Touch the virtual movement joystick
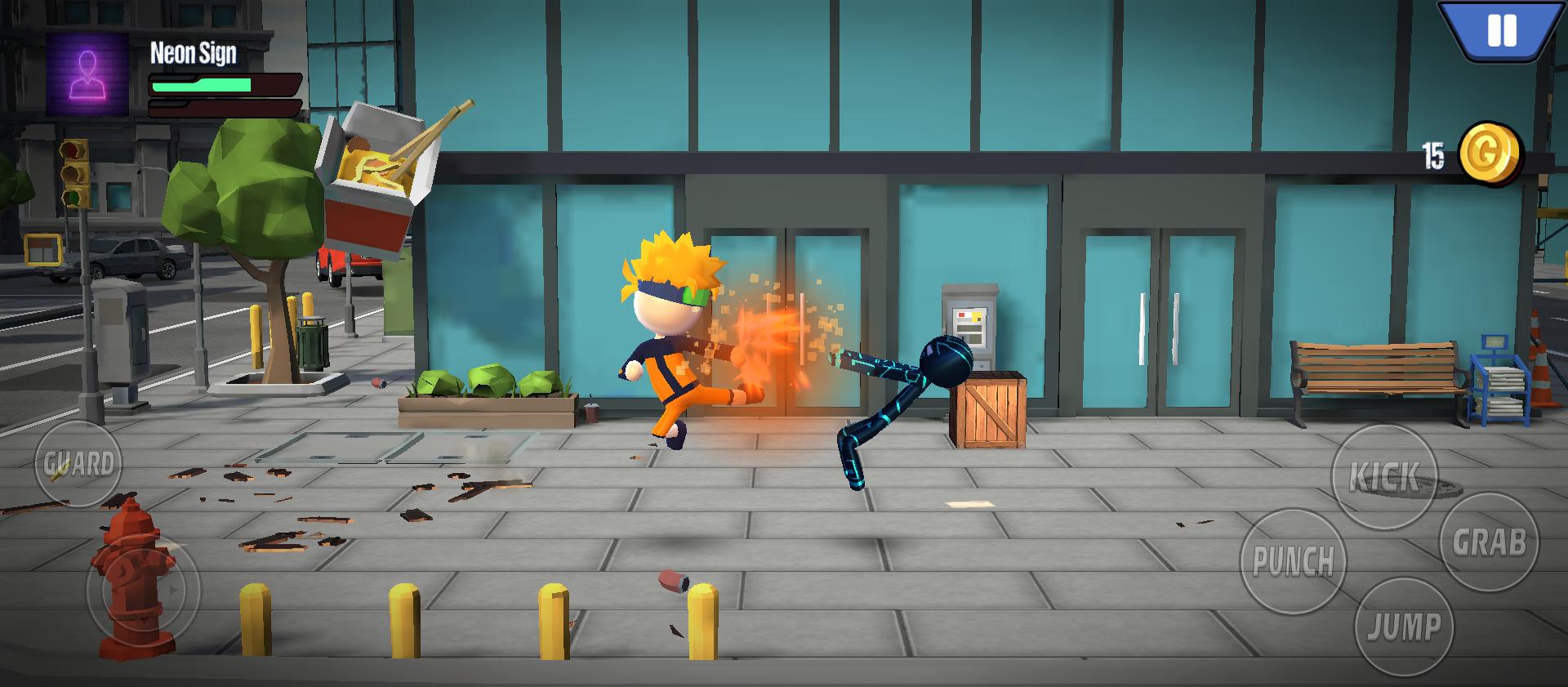Viewport: 1568px width, 687px height. coord(143,588)
